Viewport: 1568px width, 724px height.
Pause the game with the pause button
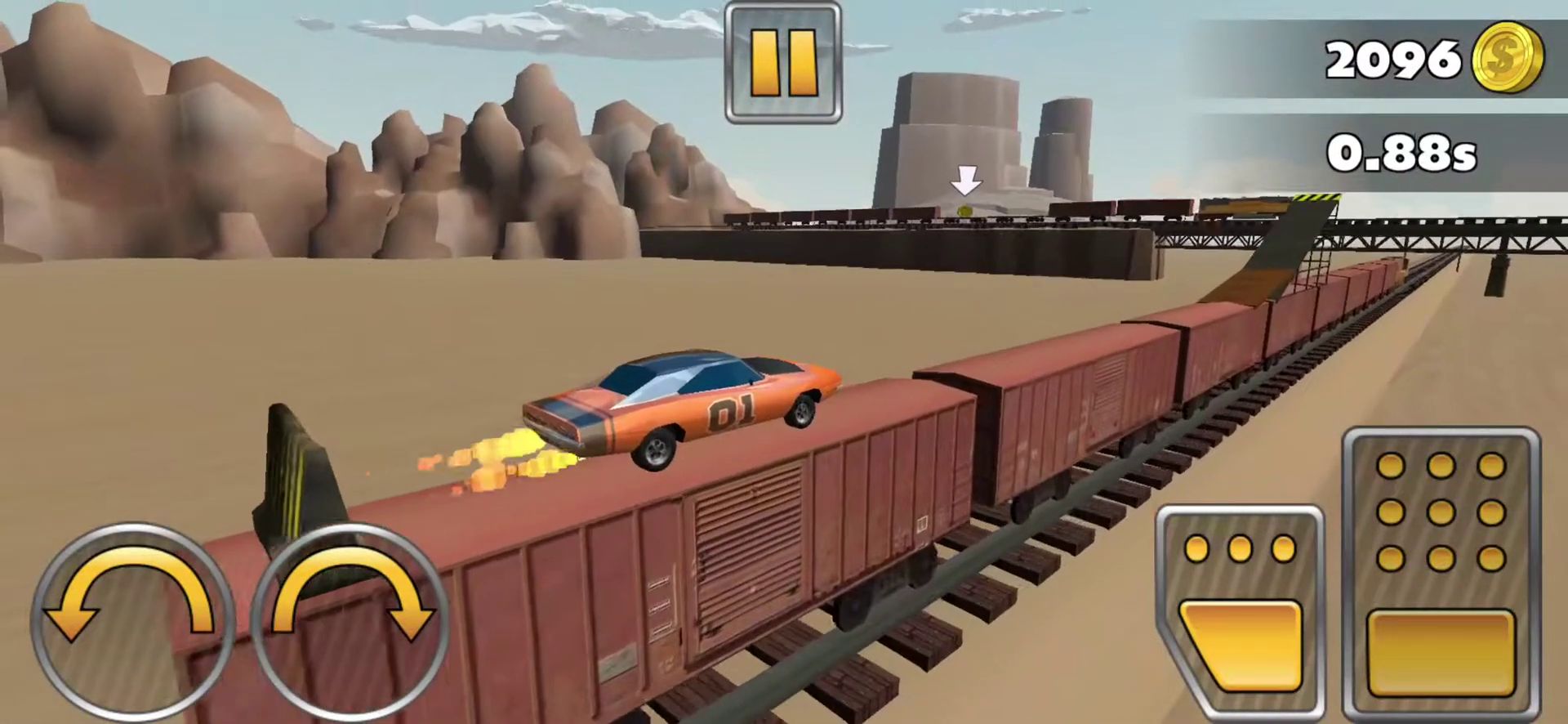coord(782,62)
